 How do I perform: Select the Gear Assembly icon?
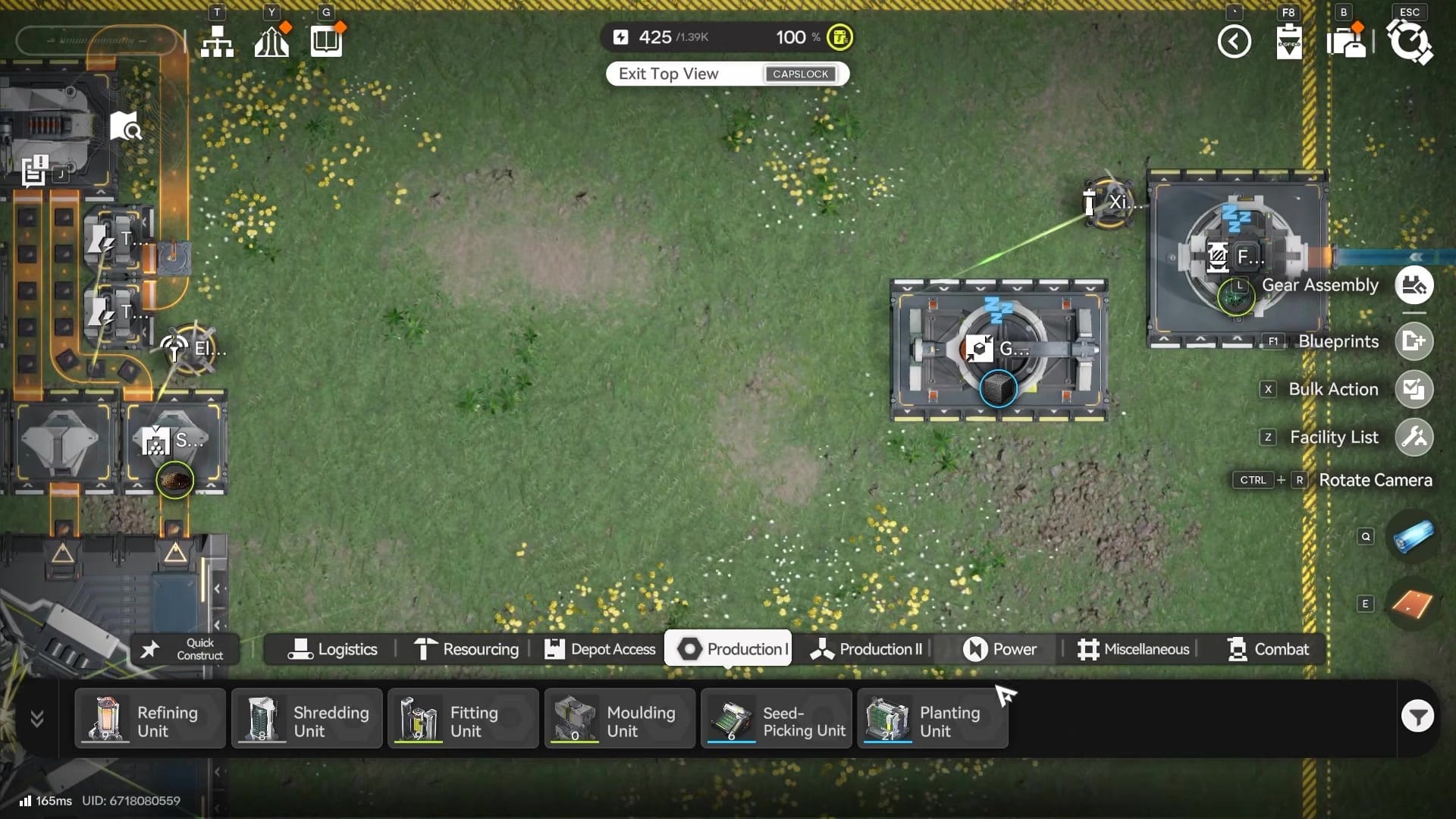click(1414, 285)
